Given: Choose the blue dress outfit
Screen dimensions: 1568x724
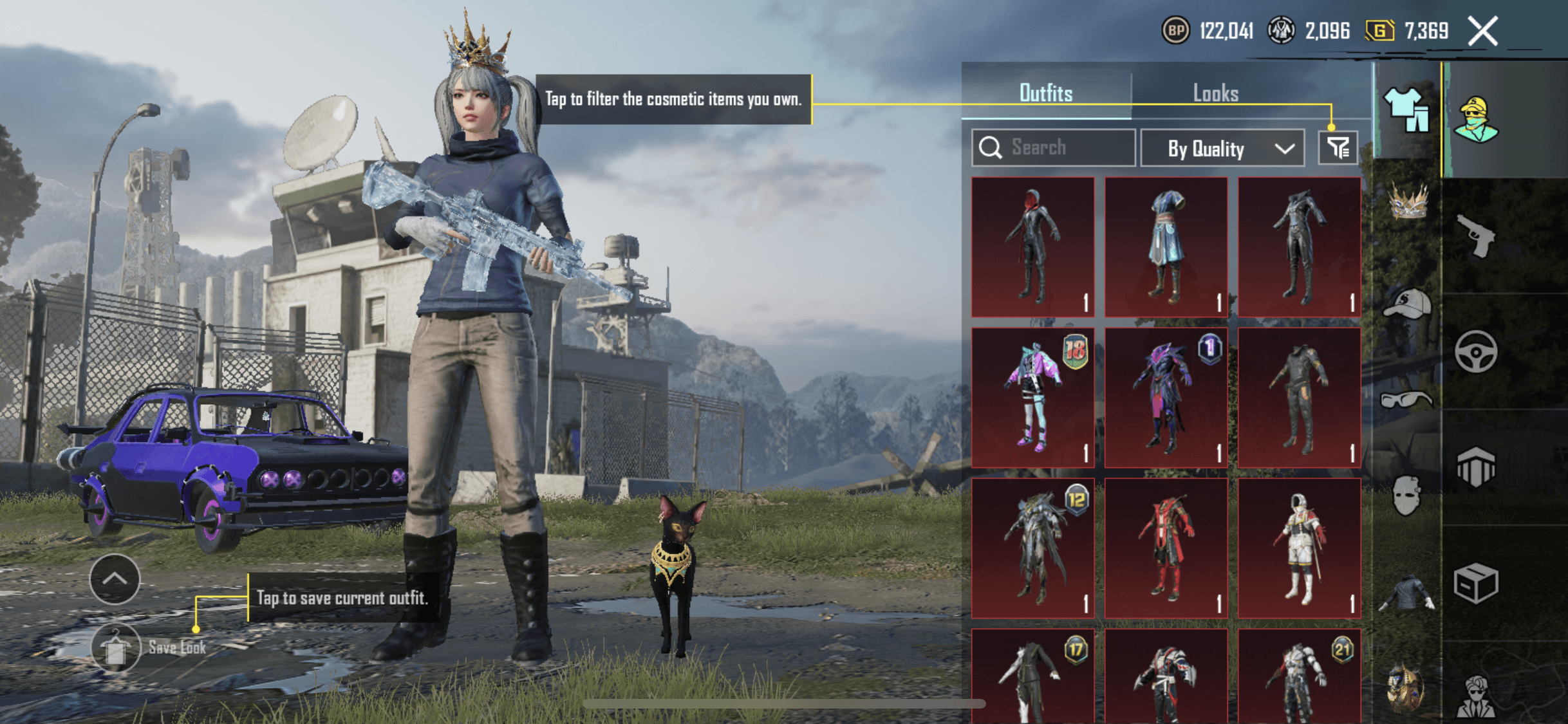Looking at the screenshot, I should click(1166, 247).
